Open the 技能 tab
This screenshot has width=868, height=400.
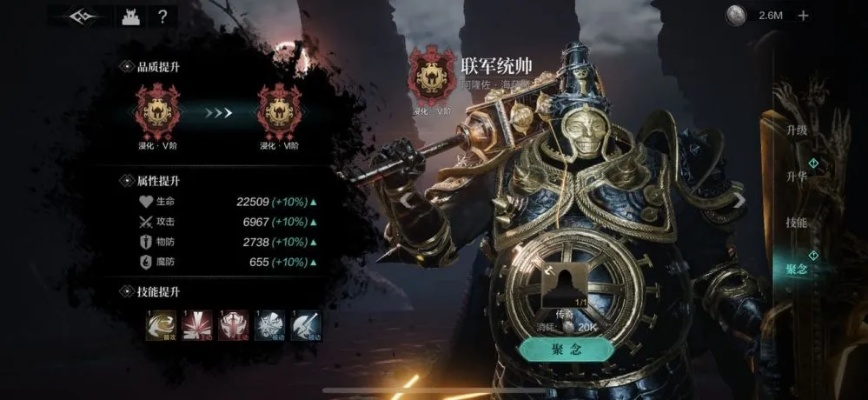pyautogui.click(x=796, y=222)
